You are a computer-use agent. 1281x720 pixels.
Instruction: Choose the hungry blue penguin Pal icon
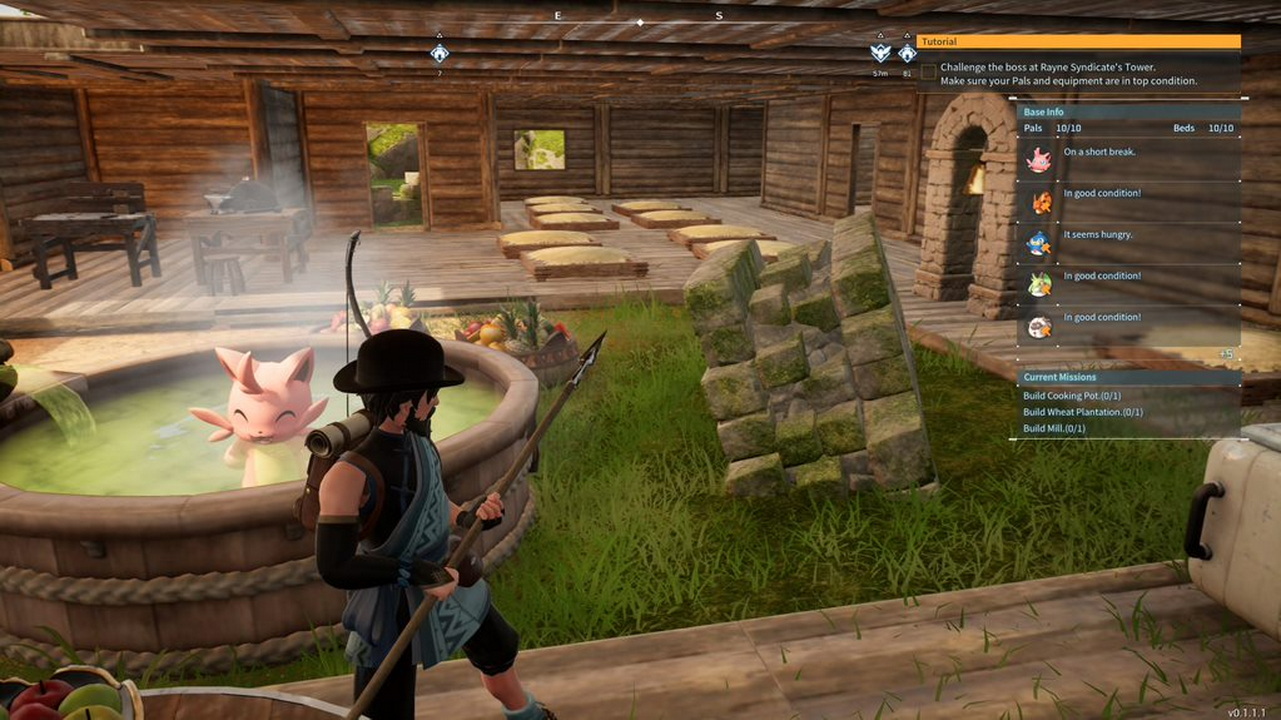1040,243
